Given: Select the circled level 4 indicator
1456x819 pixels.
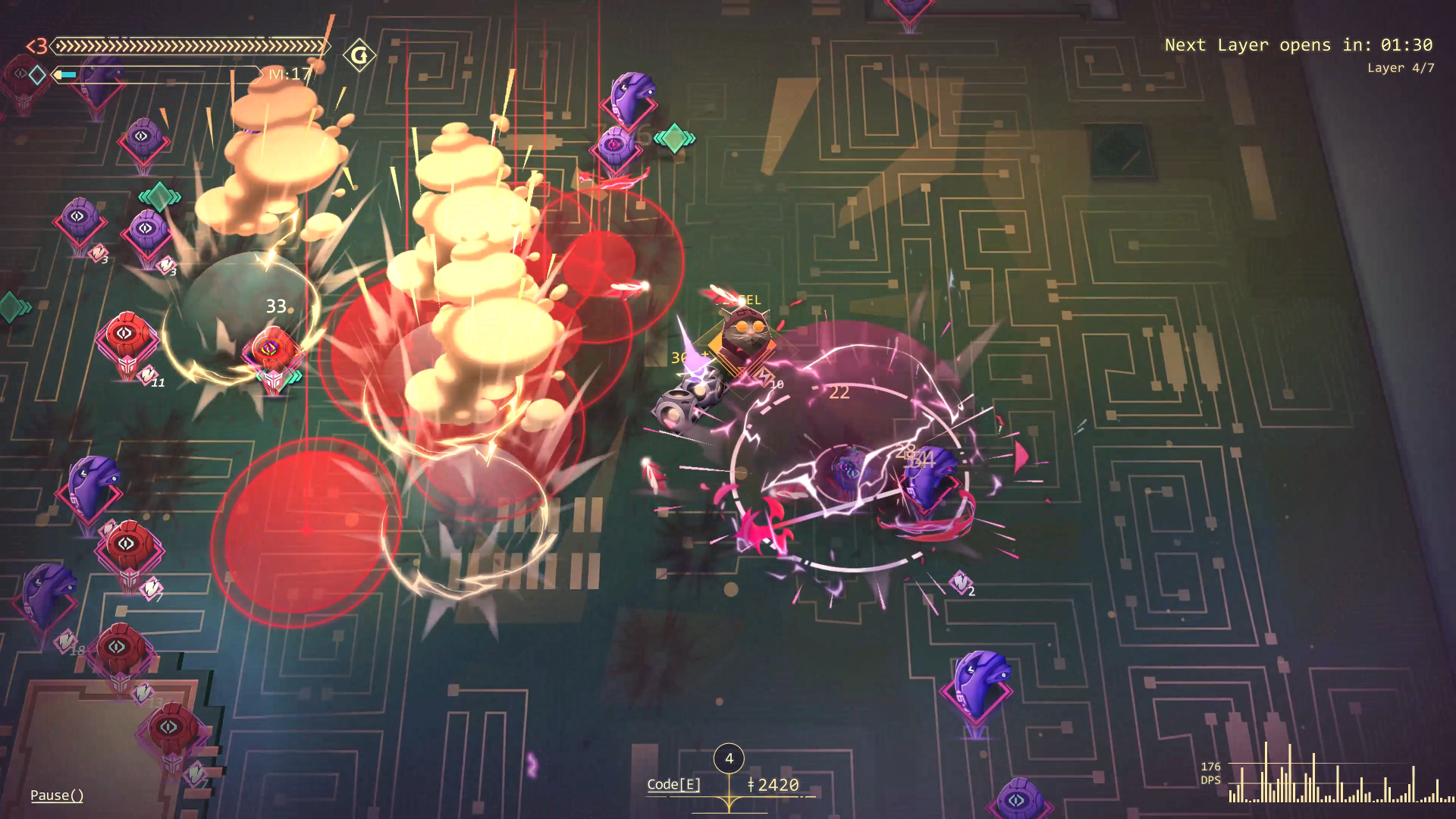Looking at the screenshot, I should 729,756.
